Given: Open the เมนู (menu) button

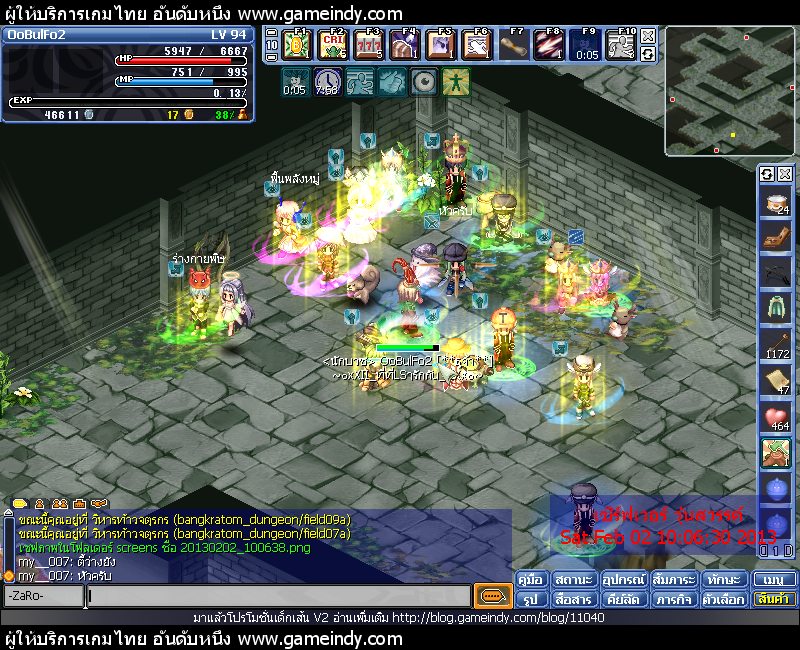Looking at the screenshot, I should pos(774,580).
